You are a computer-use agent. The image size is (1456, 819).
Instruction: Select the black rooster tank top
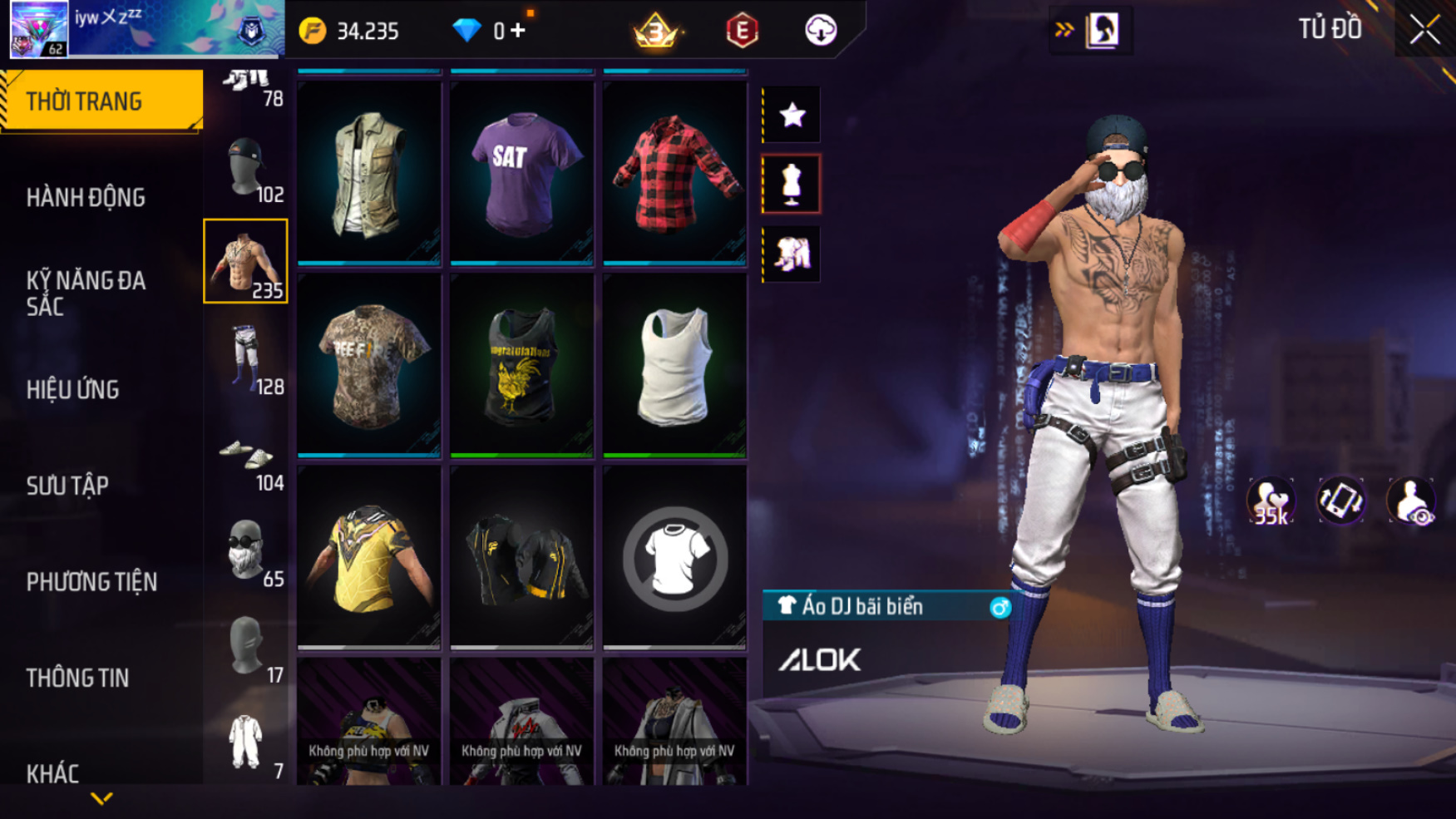point(521,364)
